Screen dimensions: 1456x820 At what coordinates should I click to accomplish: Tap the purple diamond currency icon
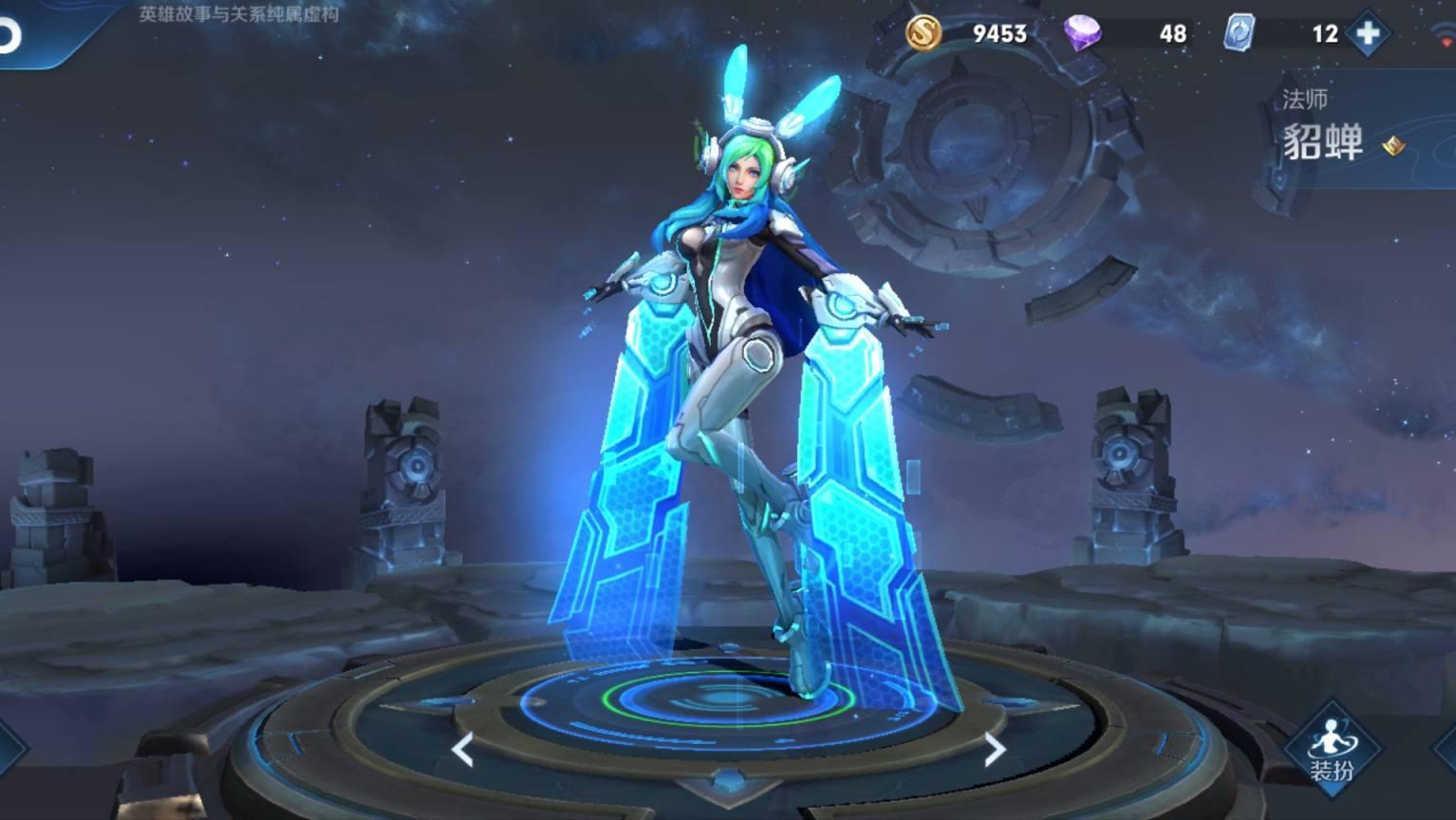(x=1081, y=33)
